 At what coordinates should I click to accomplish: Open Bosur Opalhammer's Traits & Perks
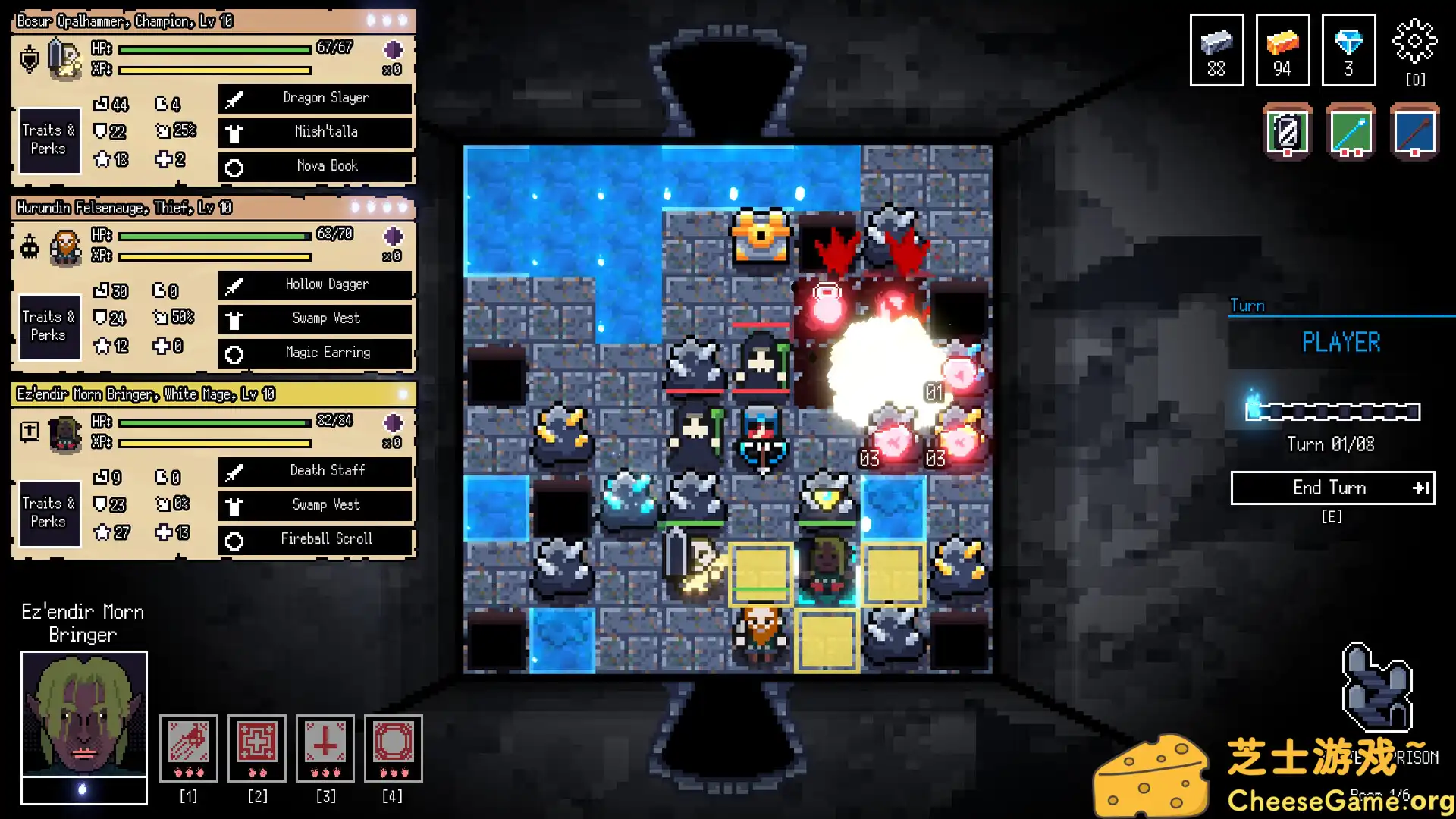coord(49,140)
